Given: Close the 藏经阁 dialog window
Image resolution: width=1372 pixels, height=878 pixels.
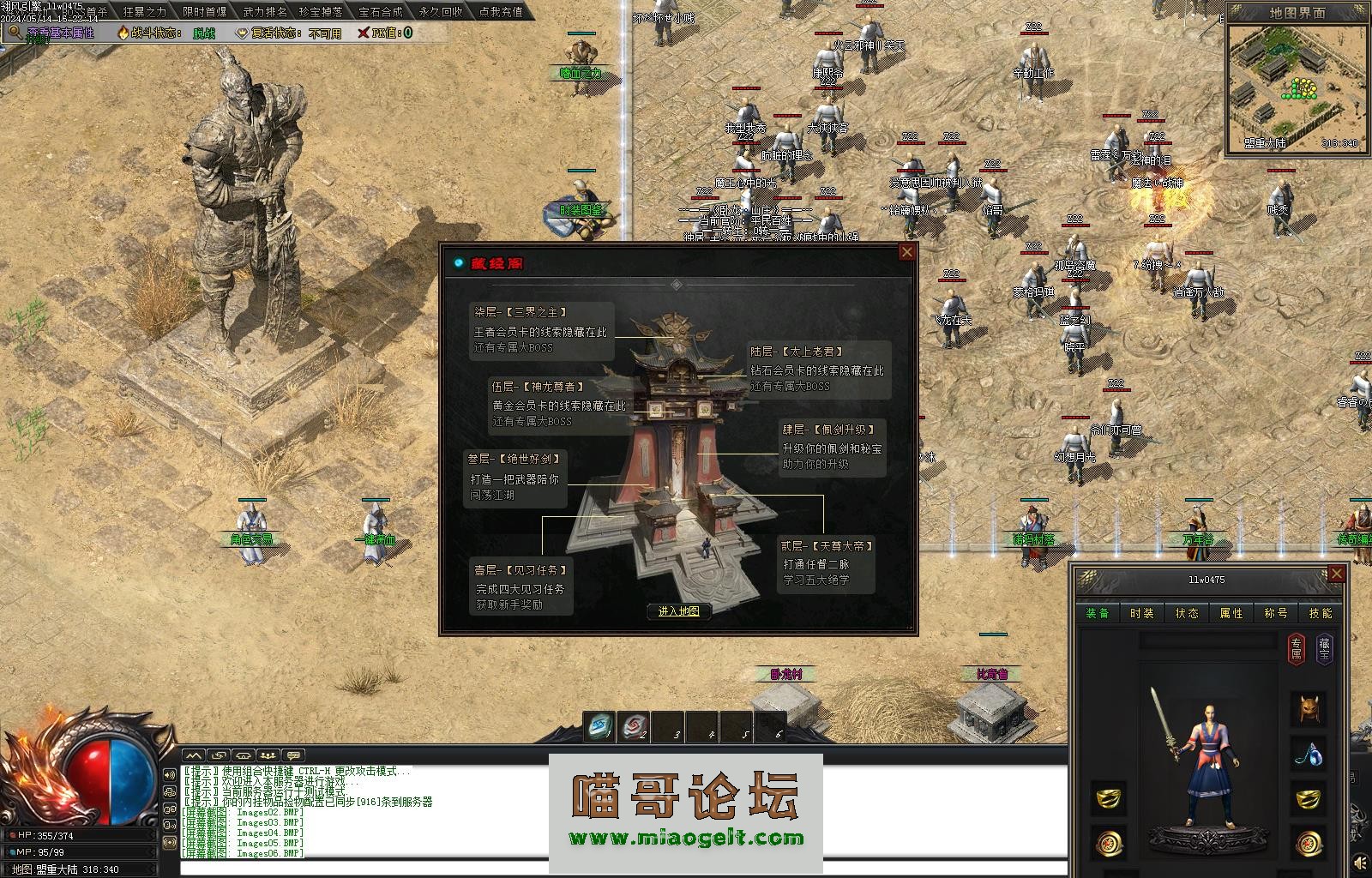Looking at the screenshot, I should click(906, 252).
